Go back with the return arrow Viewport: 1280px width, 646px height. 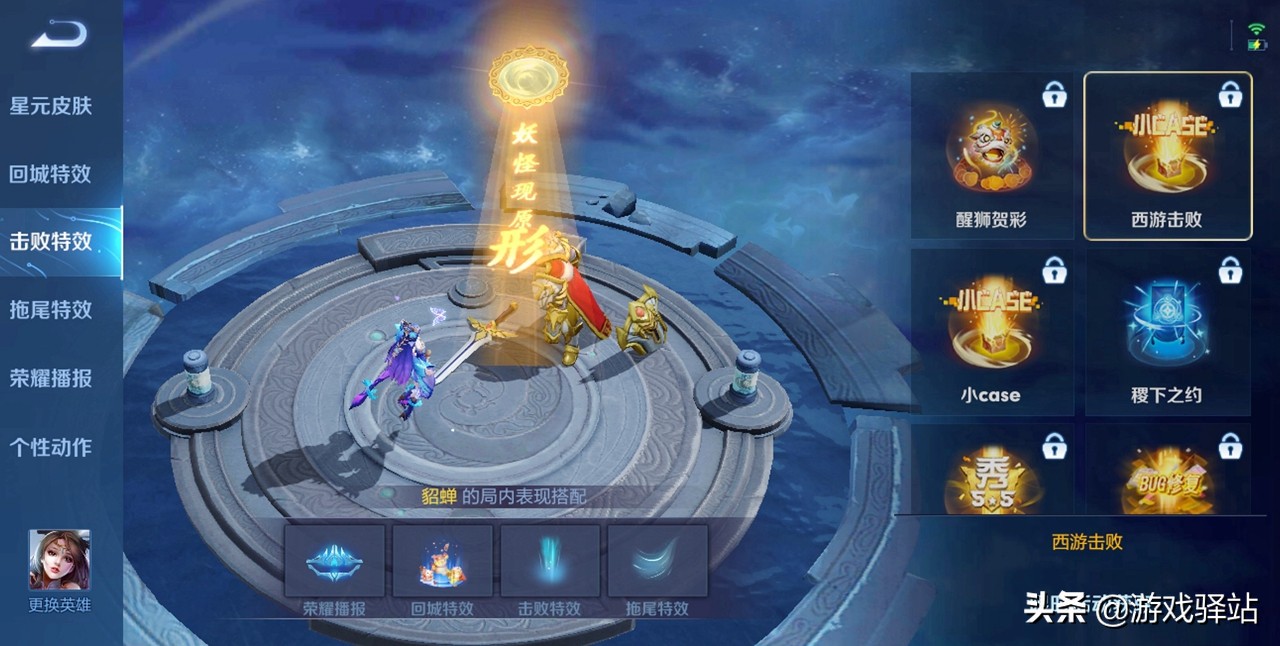point(59,37)
